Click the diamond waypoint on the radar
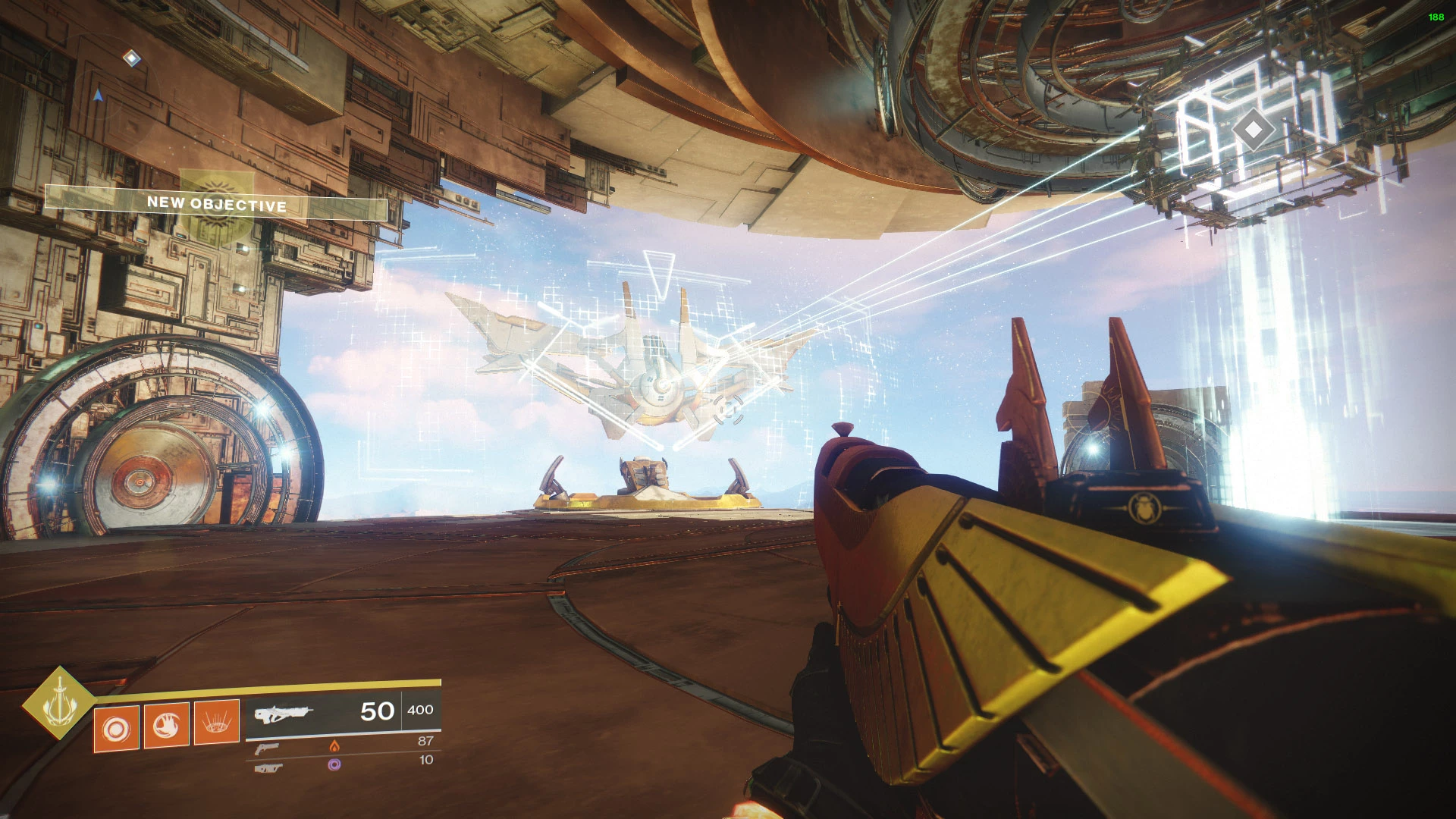This screenshot has height=819, width=1456. point(132,58)
